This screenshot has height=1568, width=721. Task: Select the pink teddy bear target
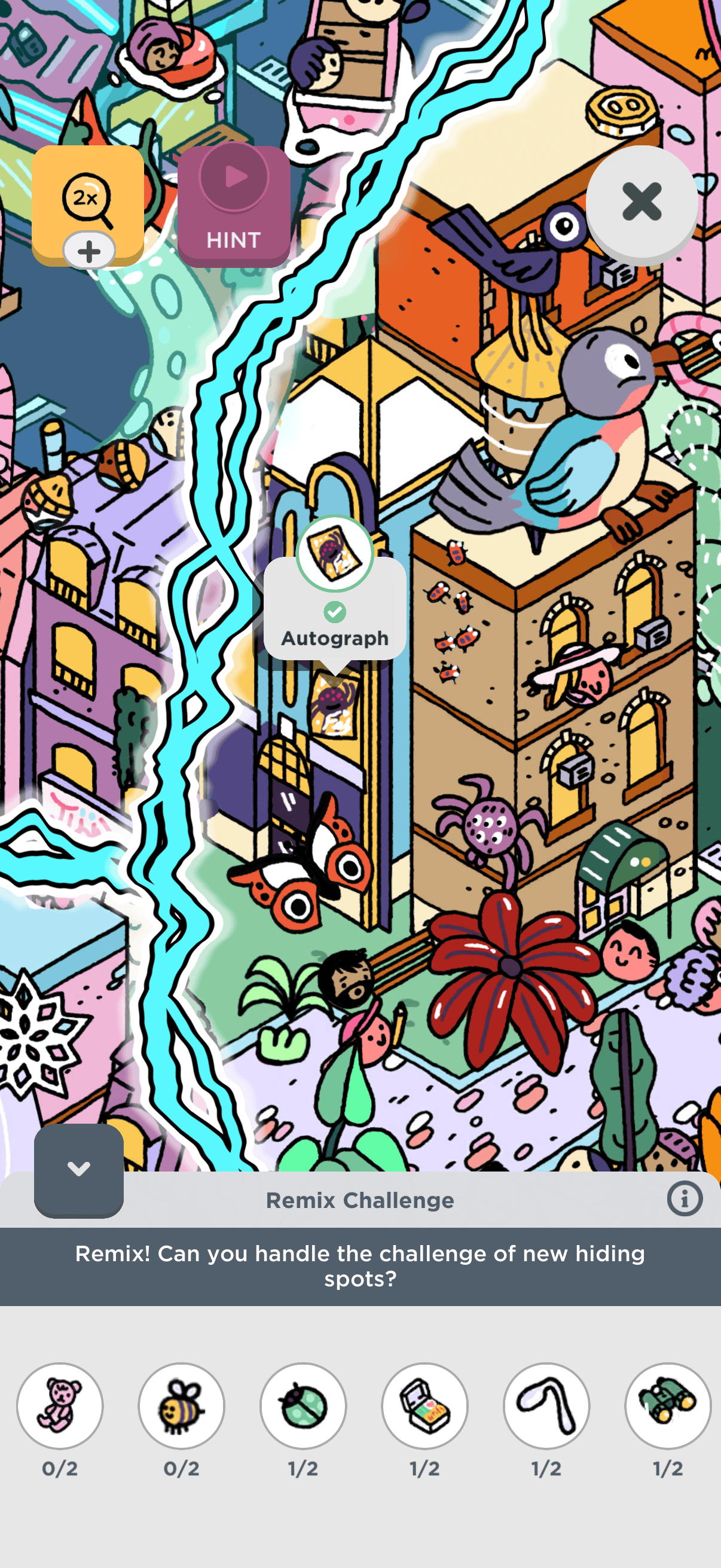click(x=60, y=1405)
